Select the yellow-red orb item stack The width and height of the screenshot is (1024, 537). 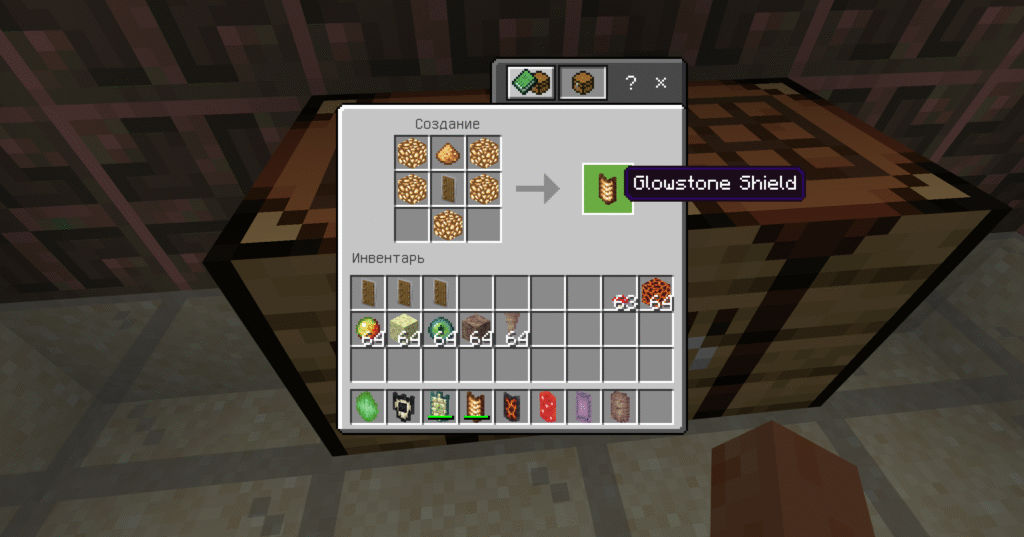(369, 330)
